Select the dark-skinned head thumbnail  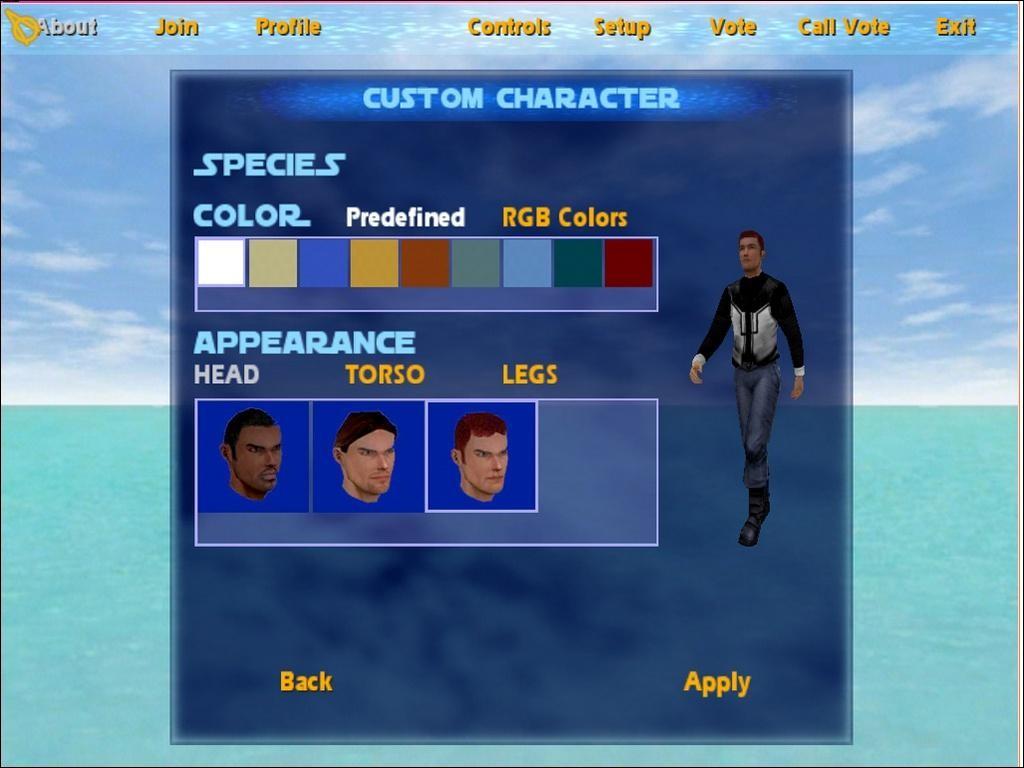click(x=252, y=456)
